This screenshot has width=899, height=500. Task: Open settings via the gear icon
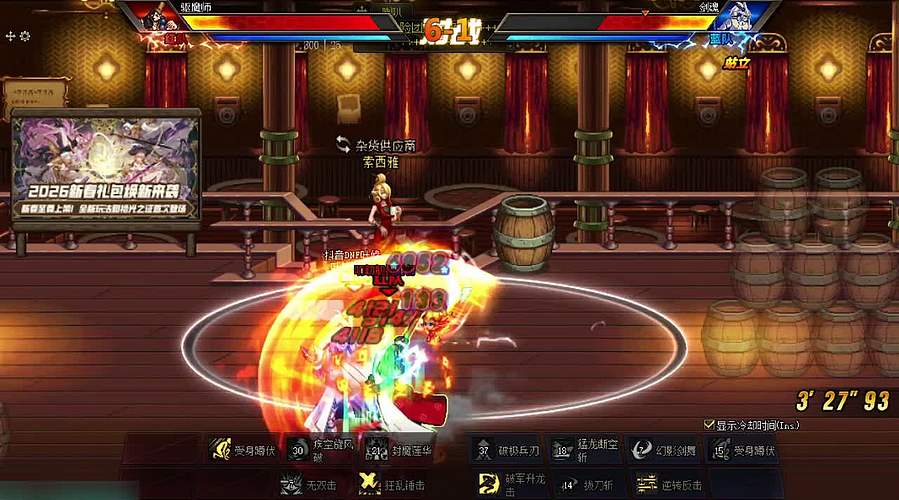(25, 36)
